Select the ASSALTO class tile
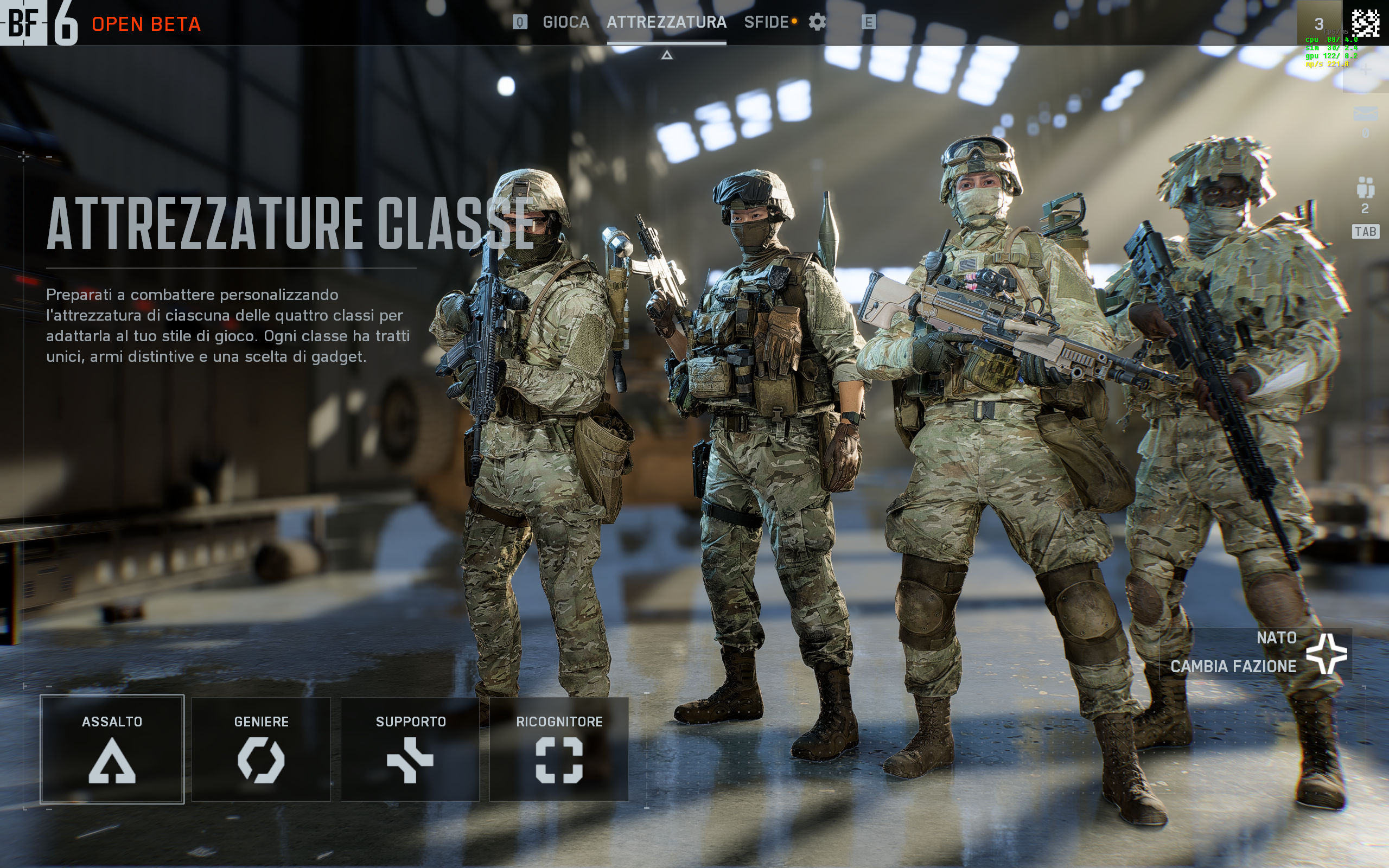The height and width of the screenshot is (868, 1389). click(x=112, y=749)
